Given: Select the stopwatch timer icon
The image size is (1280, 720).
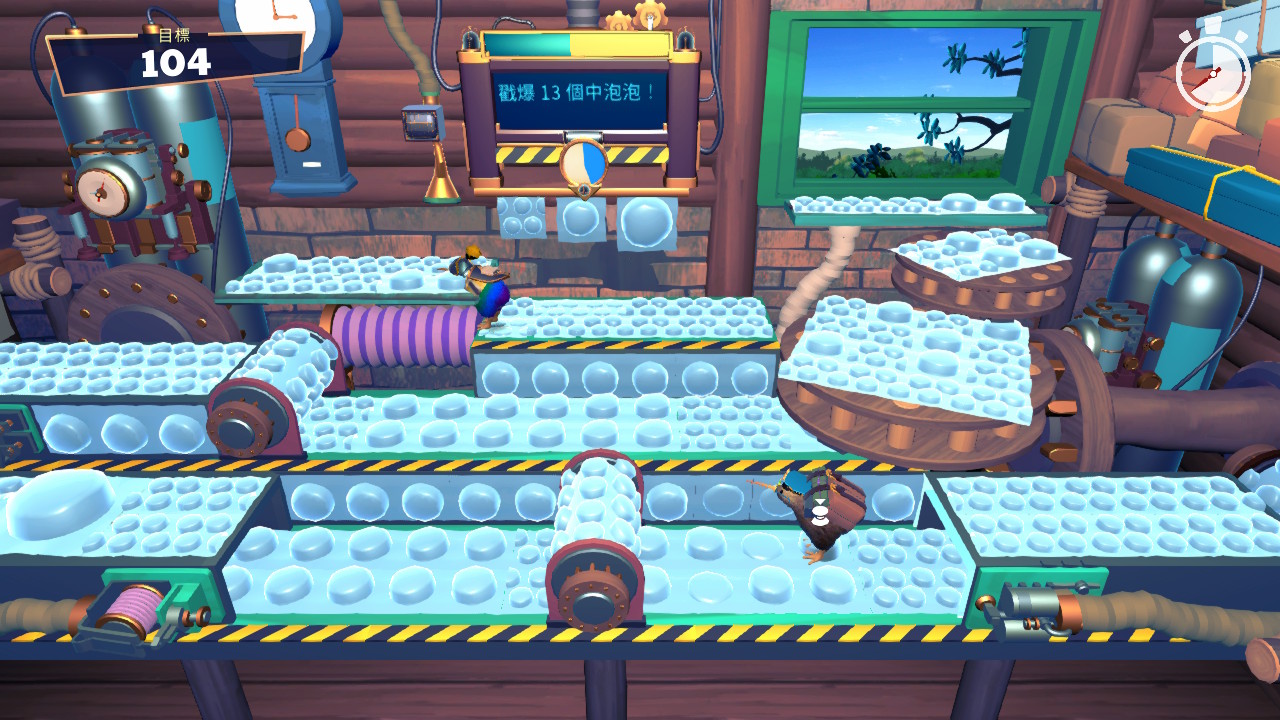Looking at the screenshot, I should 1213,72.
